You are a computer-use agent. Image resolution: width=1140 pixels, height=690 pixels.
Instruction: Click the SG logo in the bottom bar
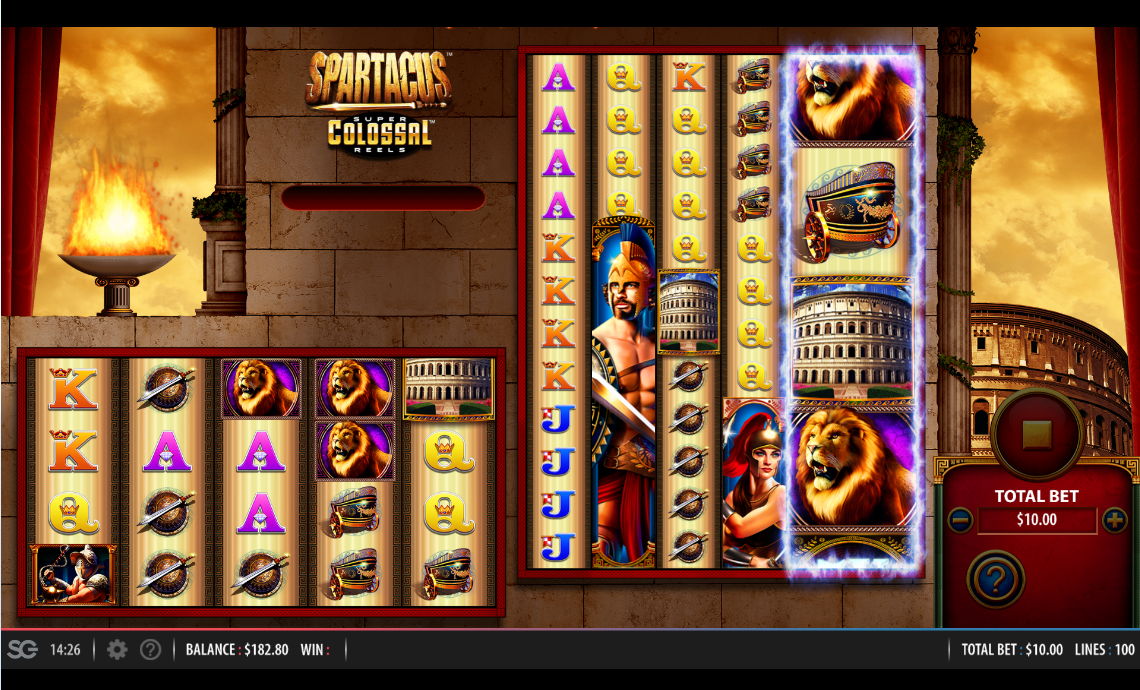(22, 650)
